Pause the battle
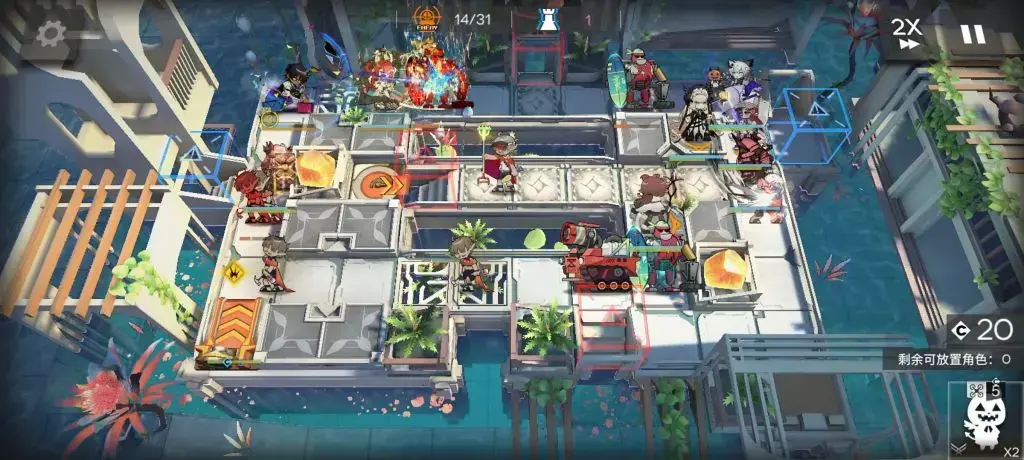1024x460 pixels. pyautogui.click(x=972, y=33)
